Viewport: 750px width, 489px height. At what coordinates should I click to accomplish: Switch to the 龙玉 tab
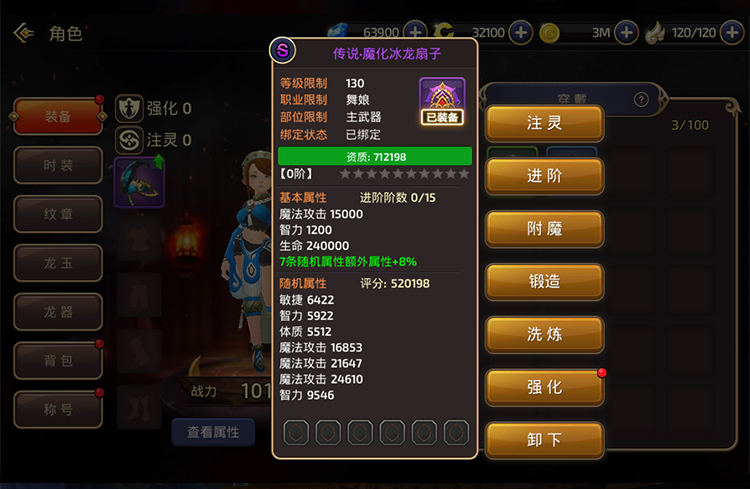(58, 263)
